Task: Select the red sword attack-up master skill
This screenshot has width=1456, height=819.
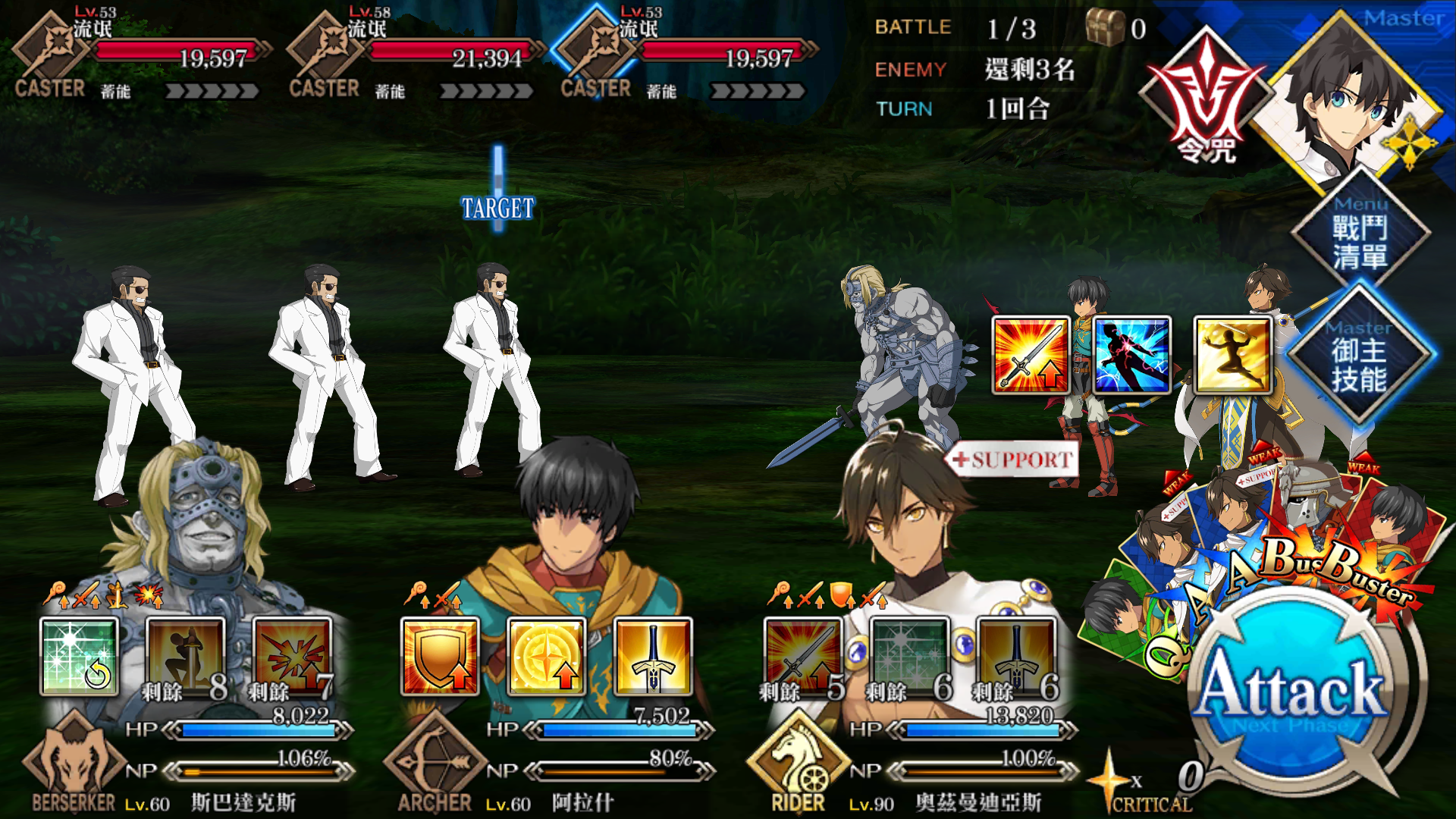Action: point(1031,355)
